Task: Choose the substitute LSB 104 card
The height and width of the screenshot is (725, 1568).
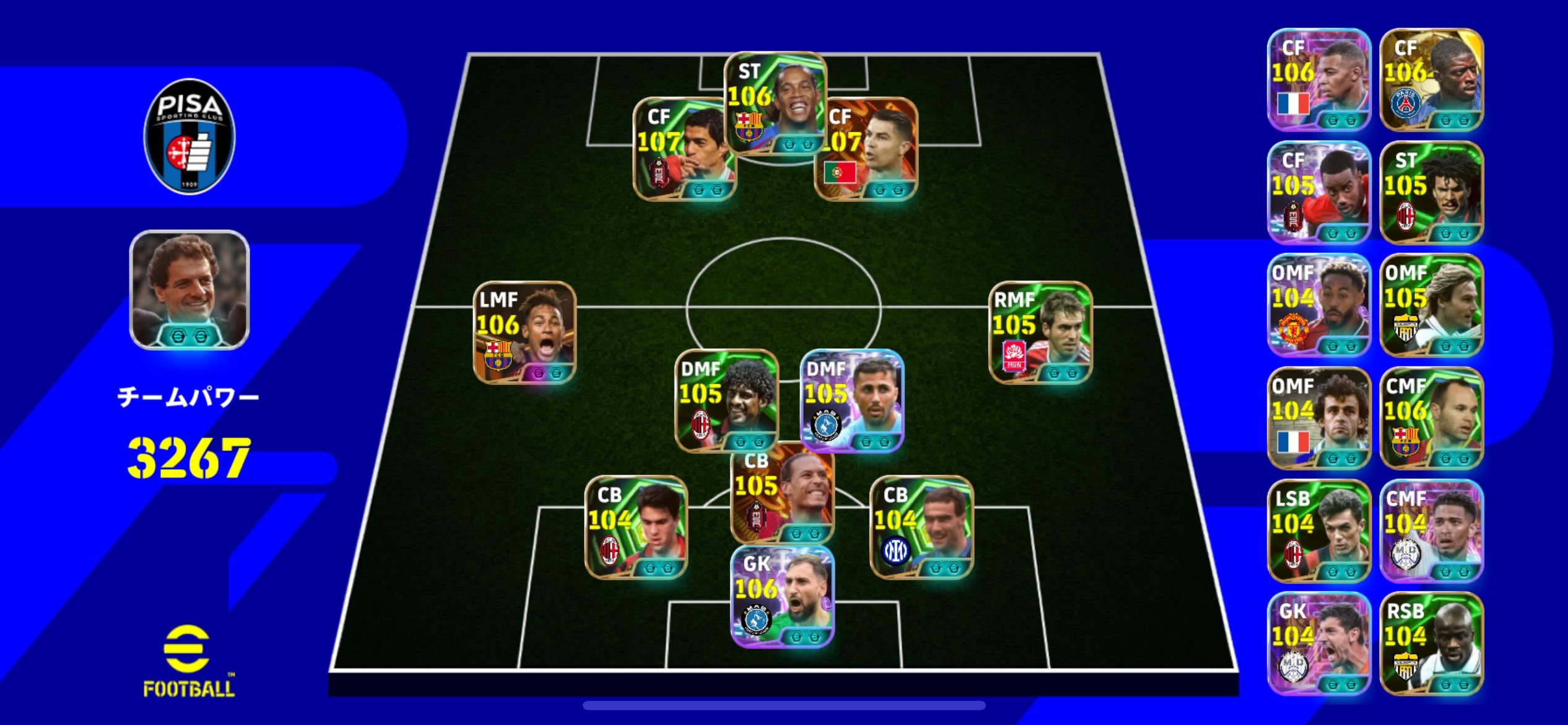Action: tap(1319, 530)
